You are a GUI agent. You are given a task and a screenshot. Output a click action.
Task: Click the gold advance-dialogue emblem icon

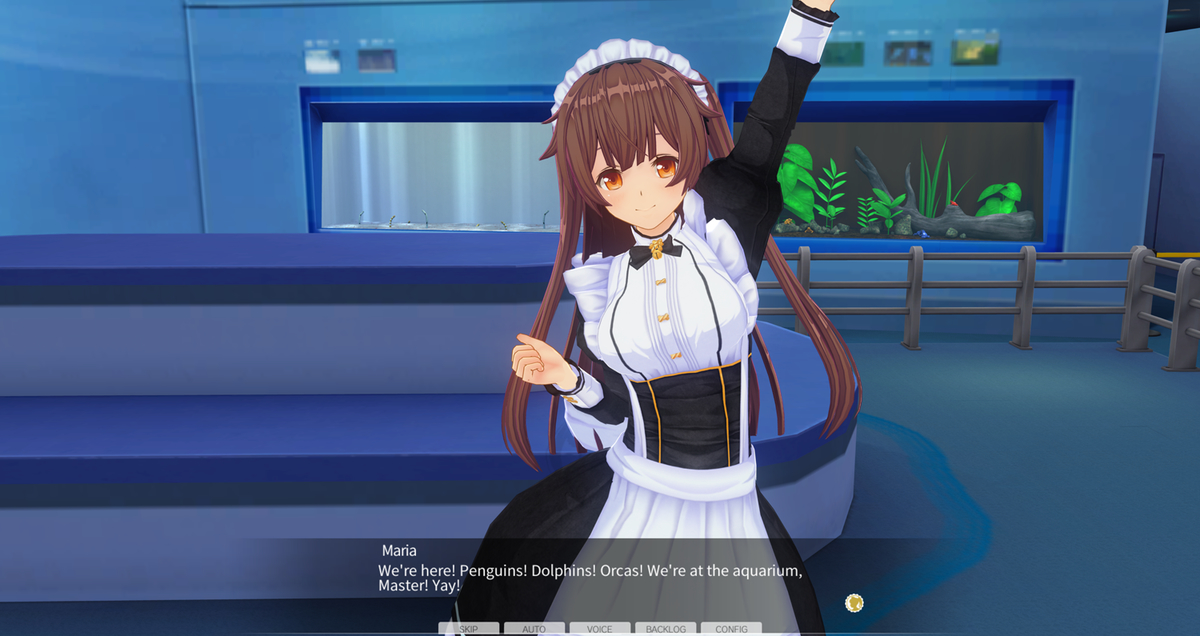pyautogui.click(x=854, y=602)
